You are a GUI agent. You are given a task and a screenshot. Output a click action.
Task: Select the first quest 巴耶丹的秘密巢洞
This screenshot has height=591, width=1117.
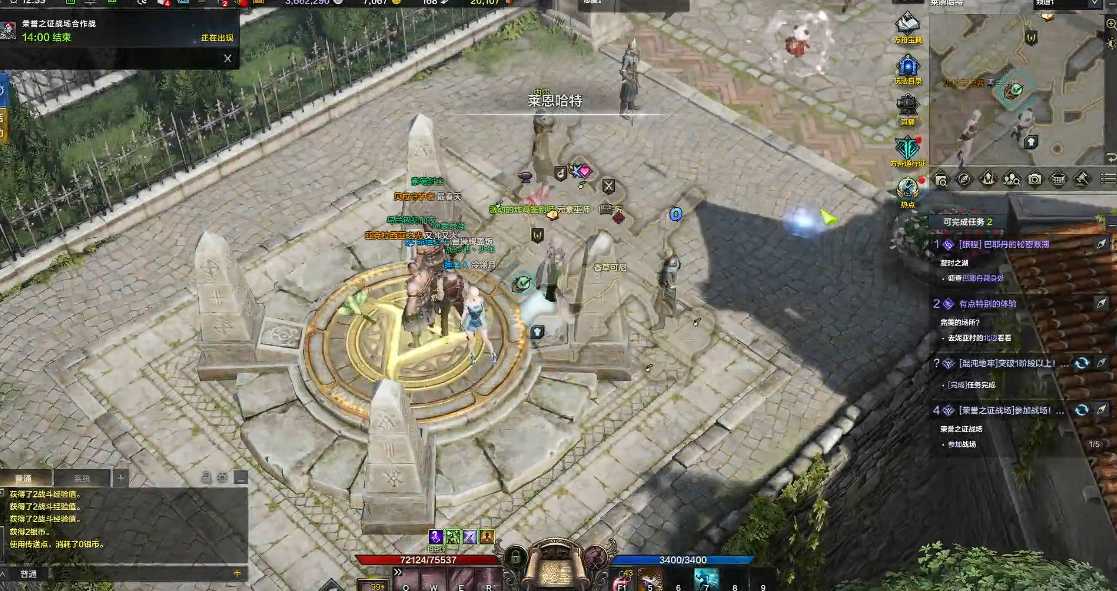click(1005, 244)
